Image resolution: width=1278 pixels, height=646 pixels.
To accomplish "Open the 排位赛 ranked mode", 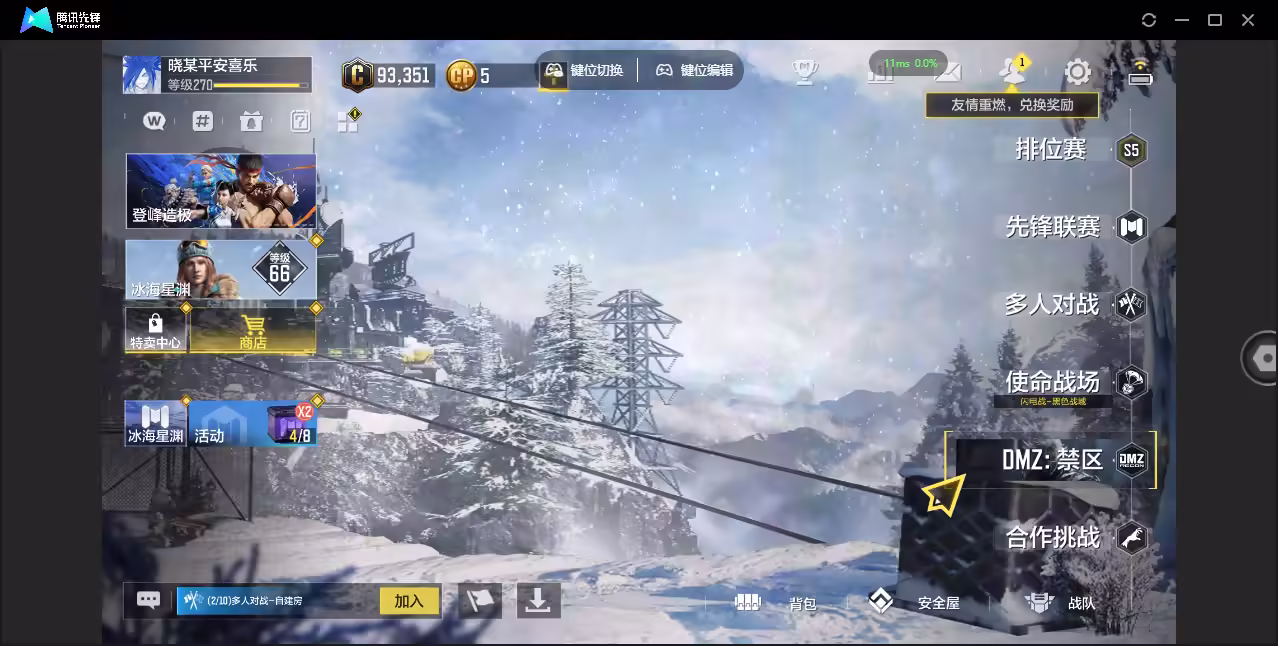I will click(1052, 150).
